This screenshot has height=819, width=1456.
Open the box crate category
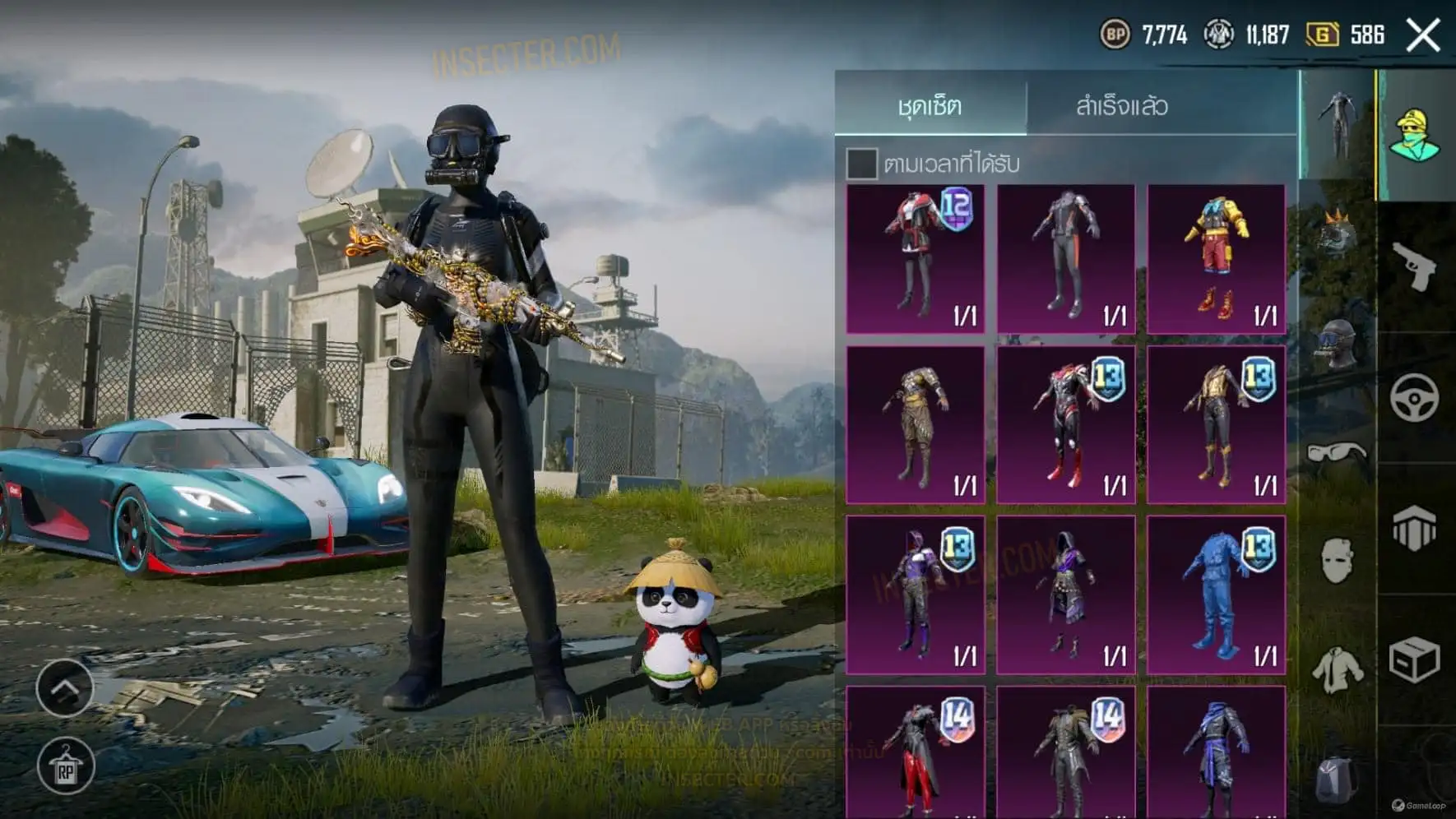[1415, 659]
